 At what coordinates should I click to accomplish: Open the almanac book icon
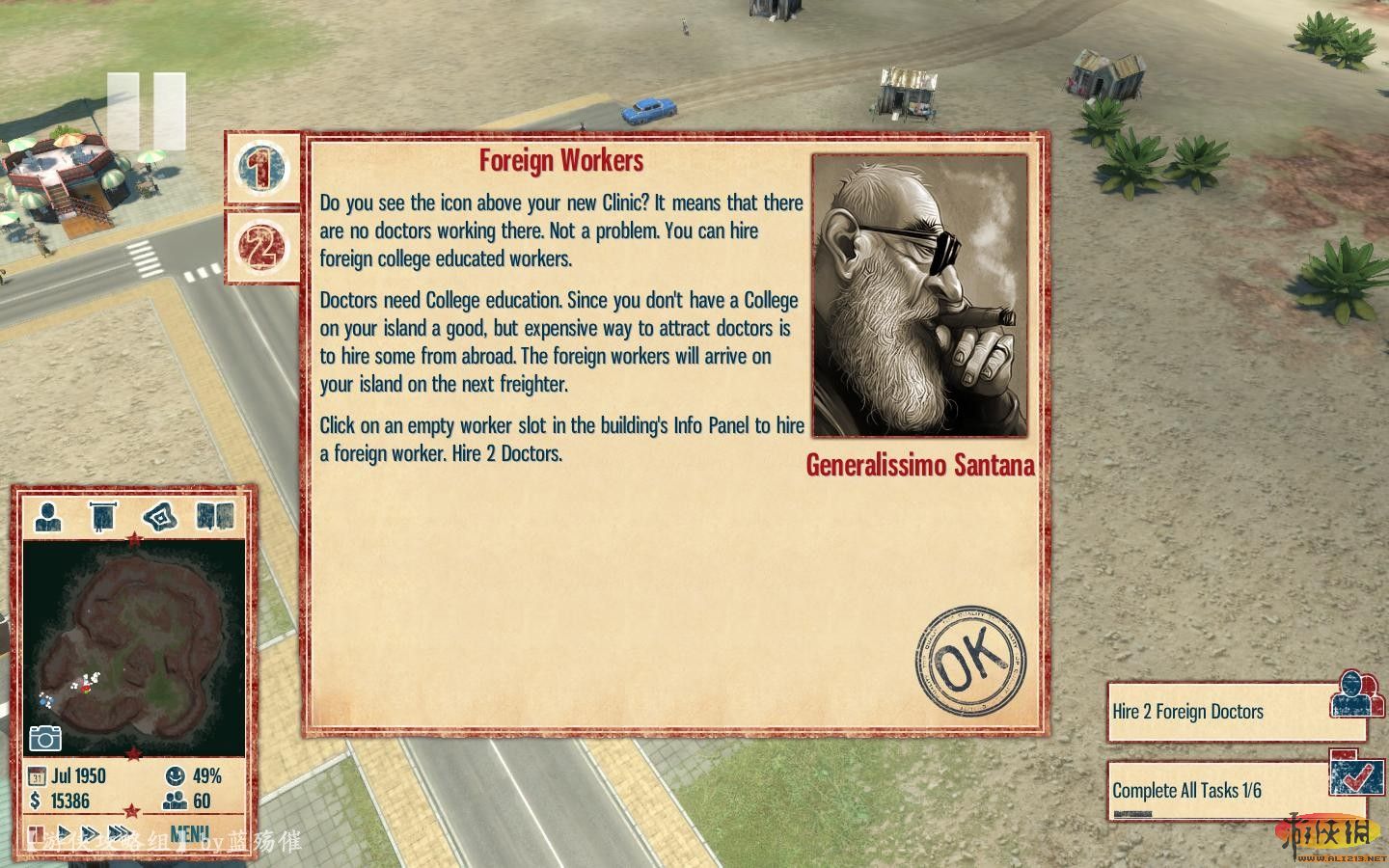[214, 518]
